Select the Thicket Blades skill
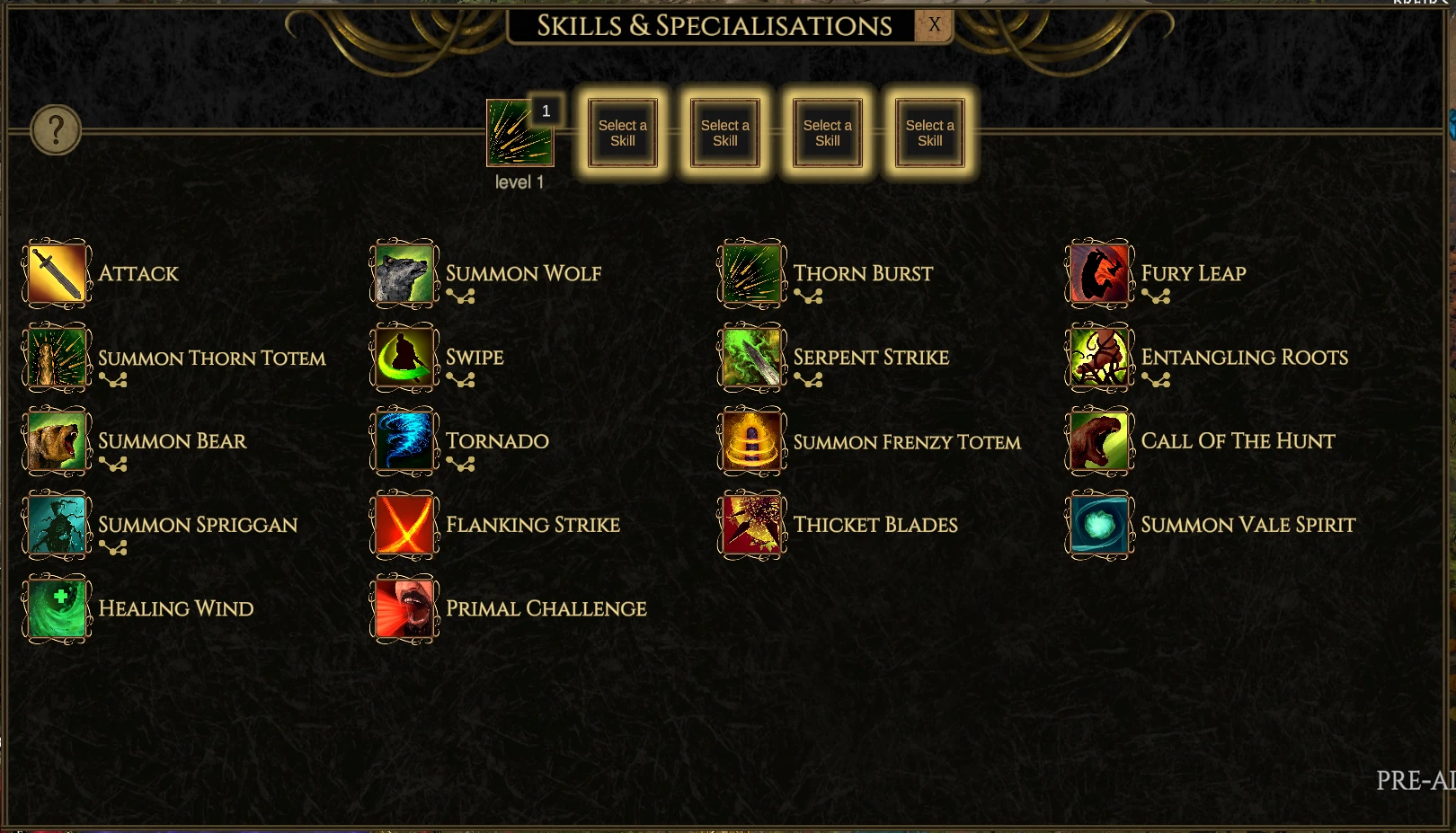The width and height of the screenshot is (1456, 833). (750, 524)
